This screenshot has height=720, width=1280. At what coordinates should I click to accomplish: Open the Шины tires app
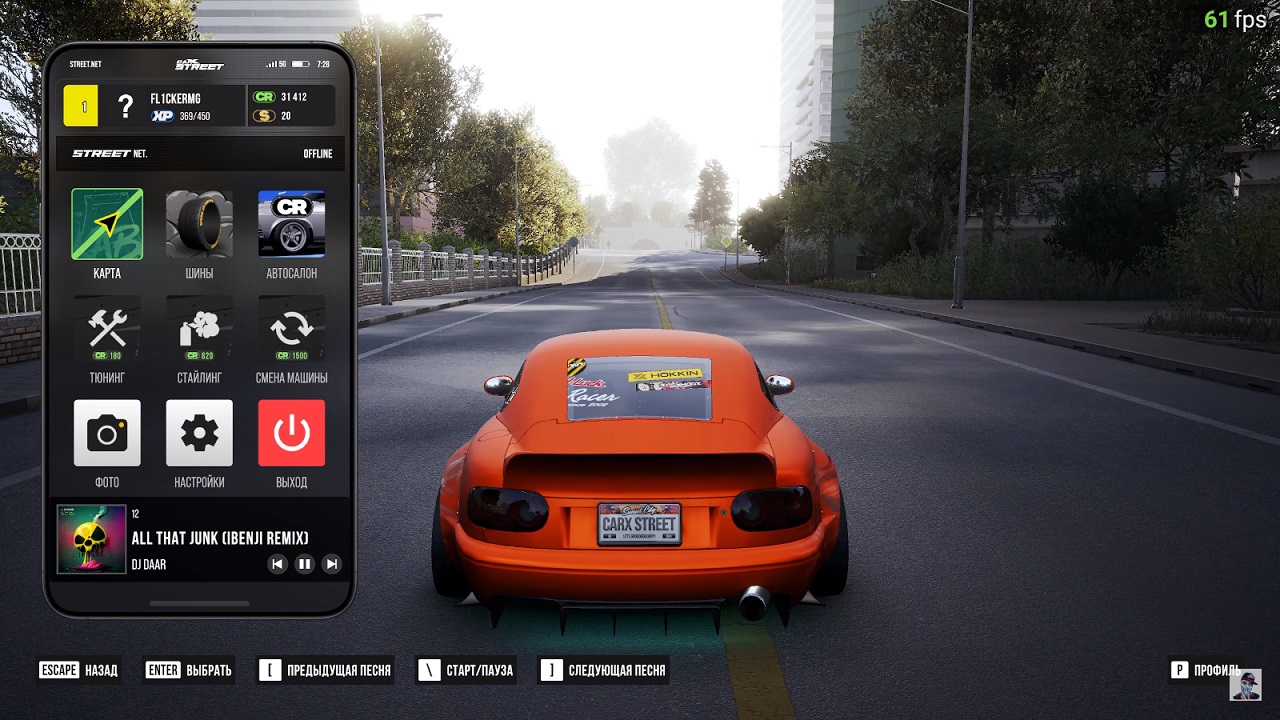(x=199, y=225)
